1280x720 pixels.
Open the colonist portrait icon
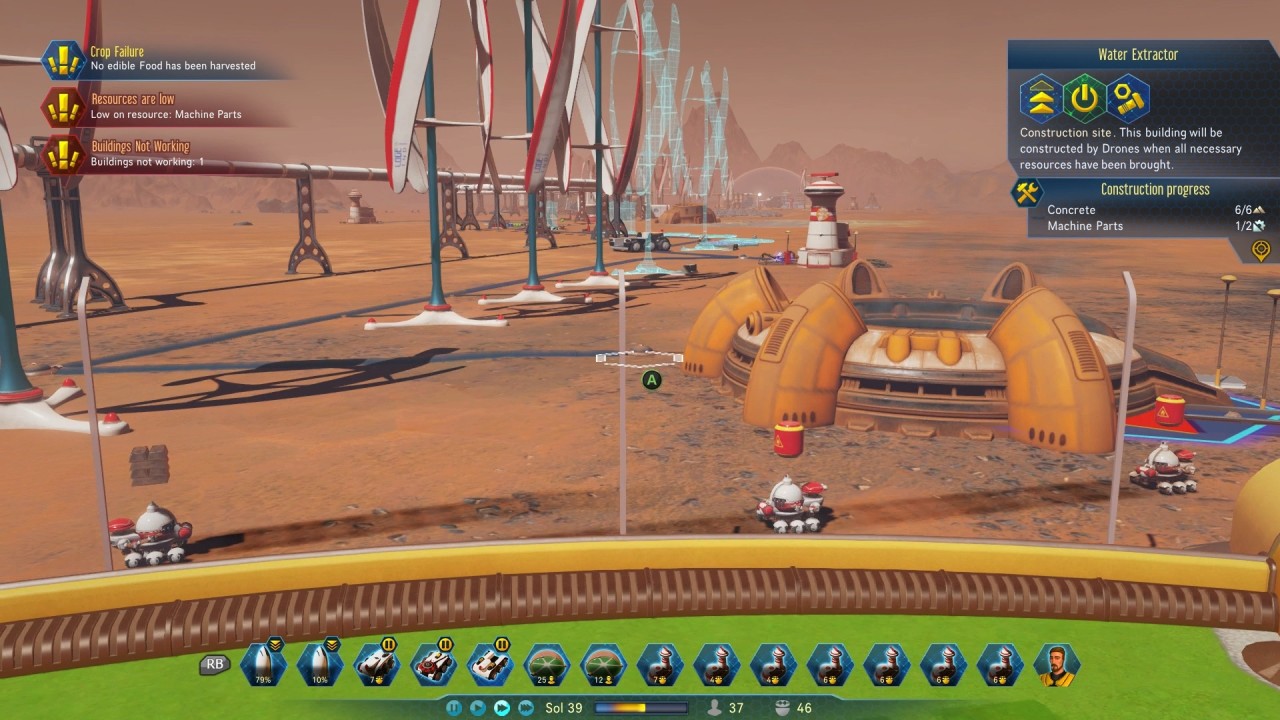[1057, 665]
